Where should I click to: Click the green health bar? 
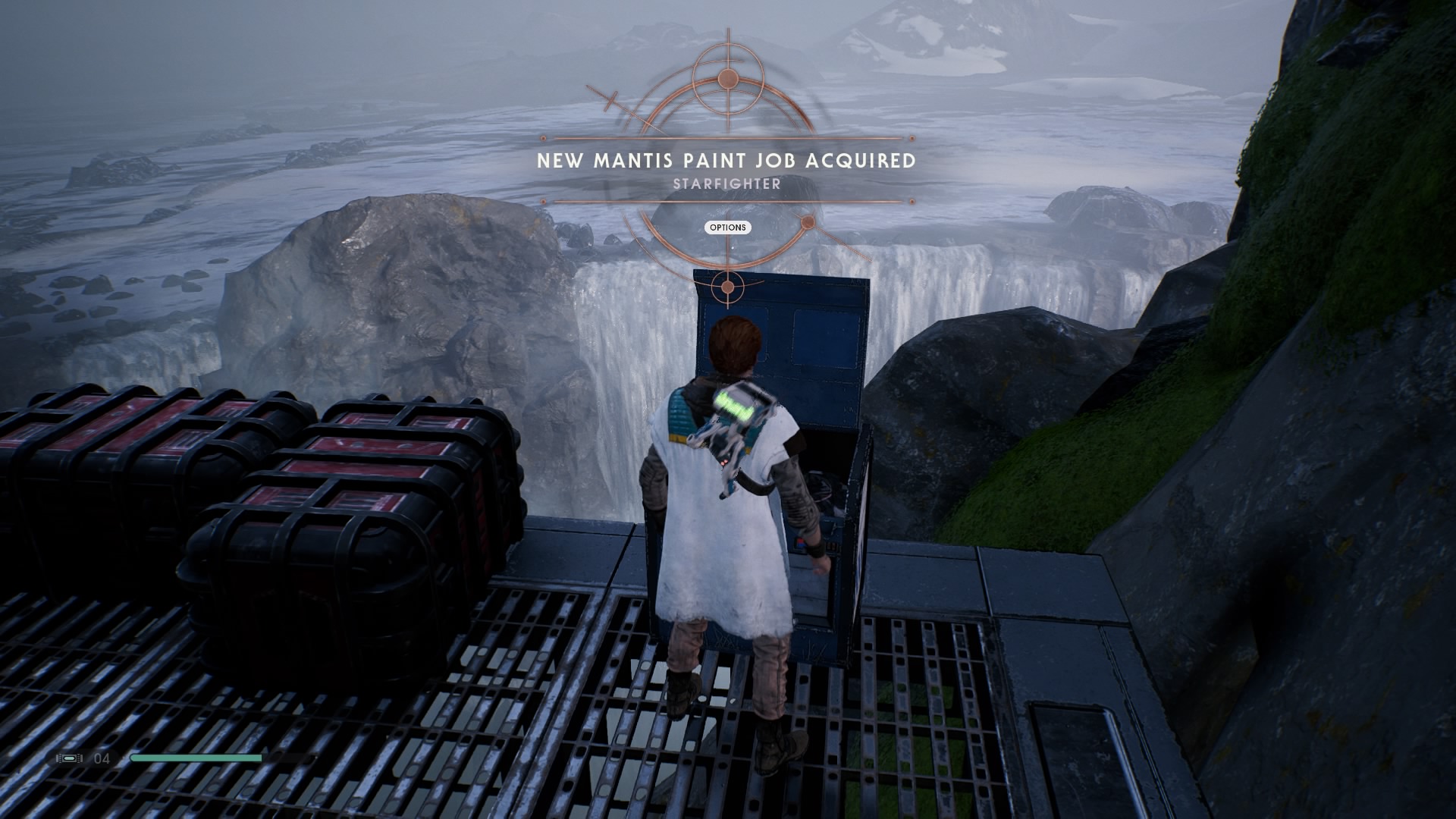(196, 756)
